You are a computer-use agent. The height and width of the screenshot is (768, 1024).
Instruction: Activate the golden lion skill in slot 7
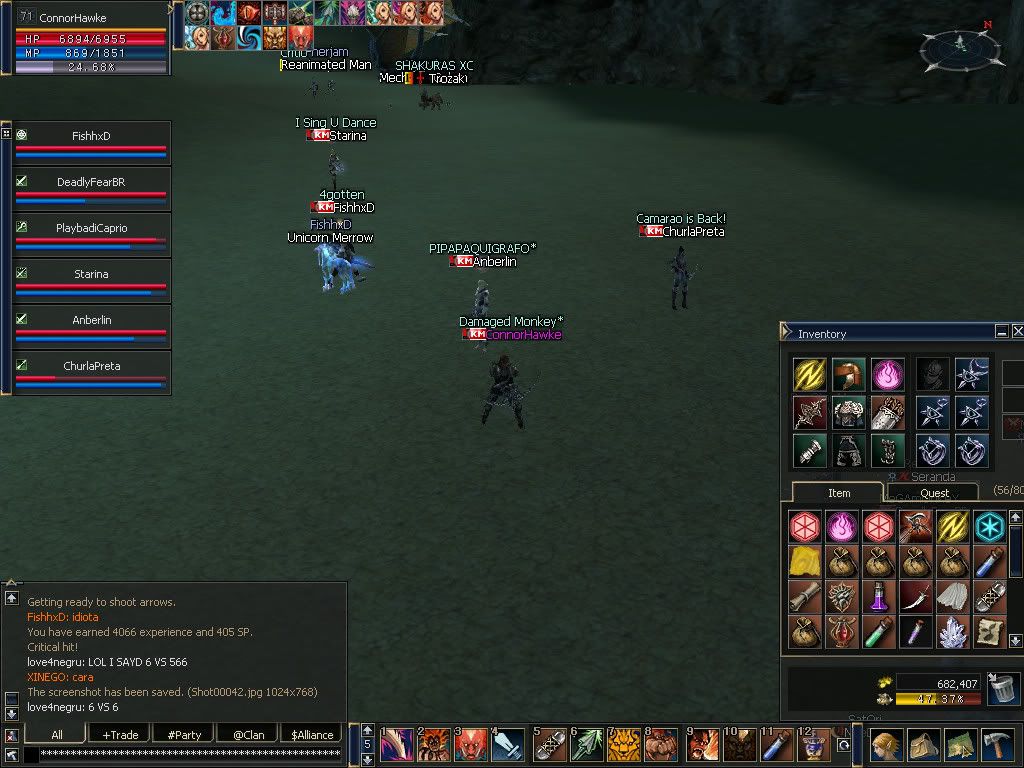[x=624, y=746]
